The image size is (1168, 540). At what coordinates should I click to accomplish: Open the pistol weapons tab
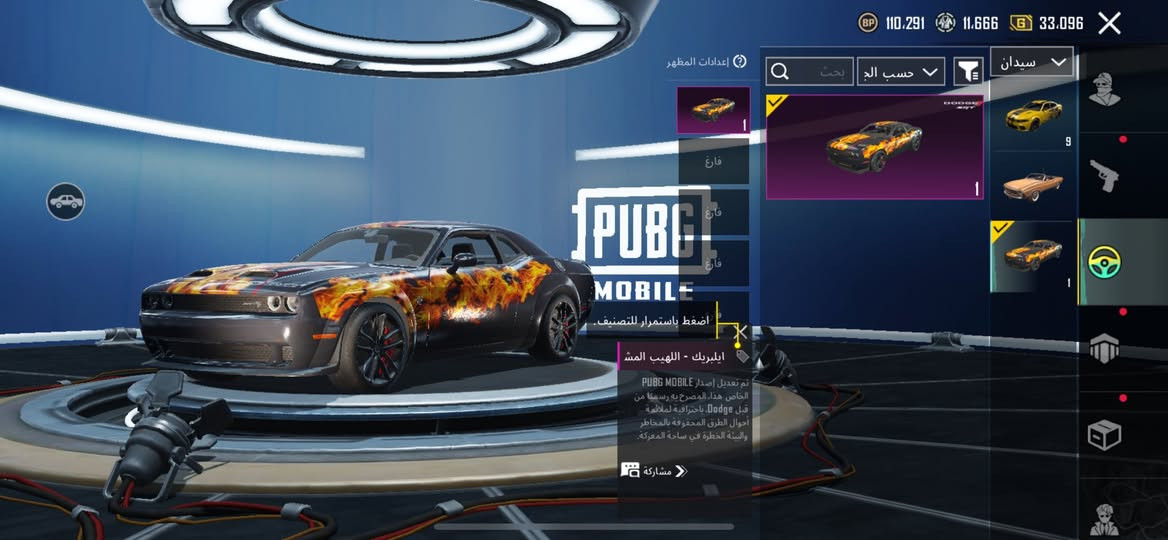(x=1105, y=176)
